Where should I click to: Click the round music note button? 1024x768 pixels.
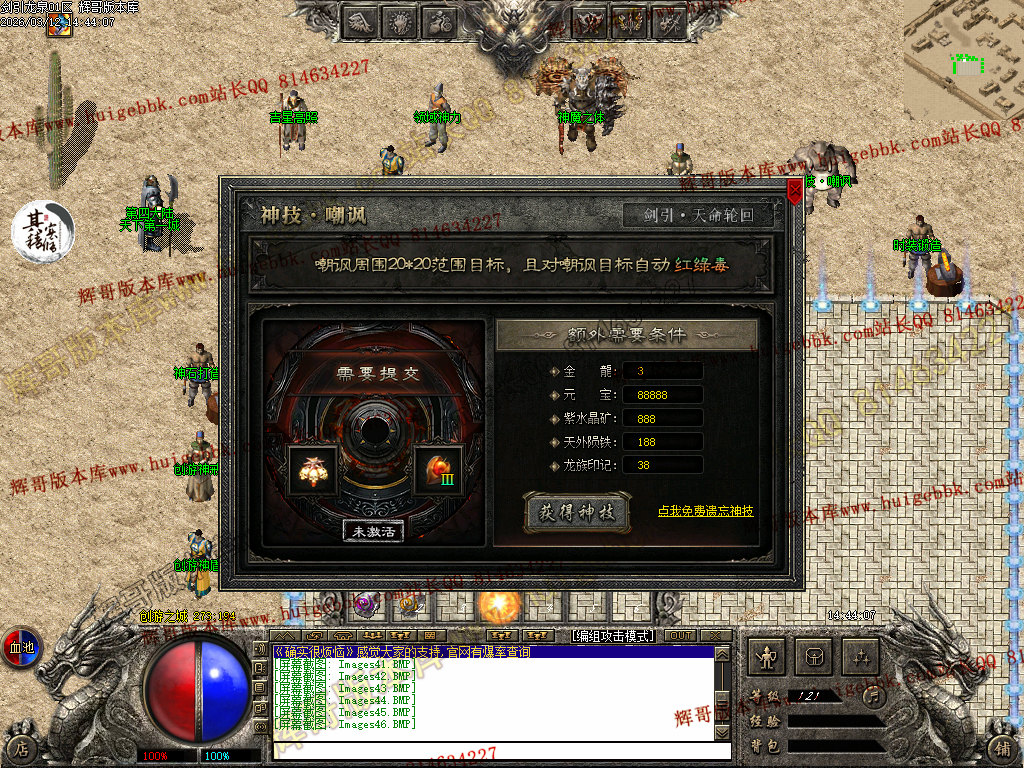(x=873, y=695)
